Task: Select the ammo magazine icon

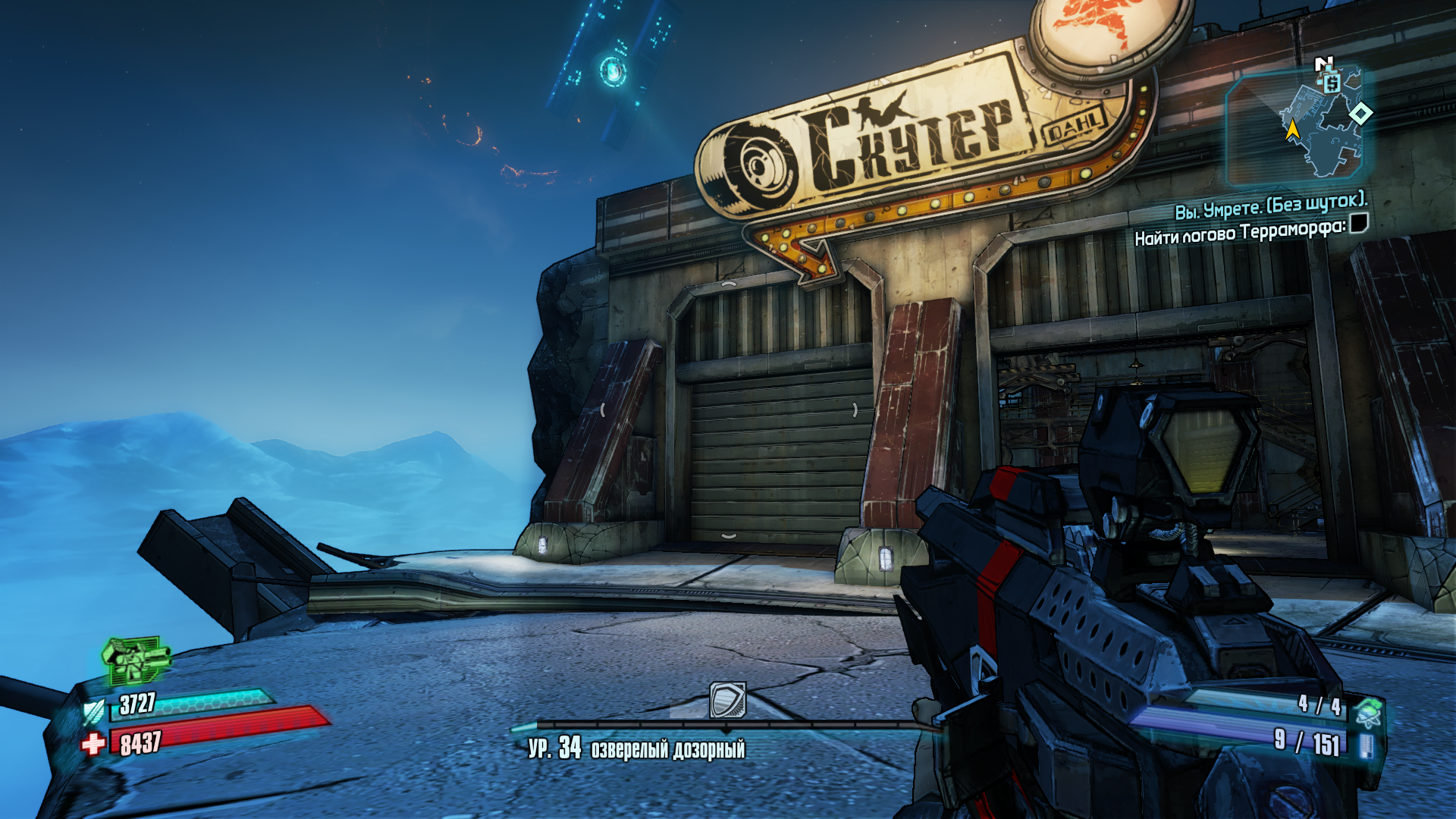Action: pos(1366,745)
